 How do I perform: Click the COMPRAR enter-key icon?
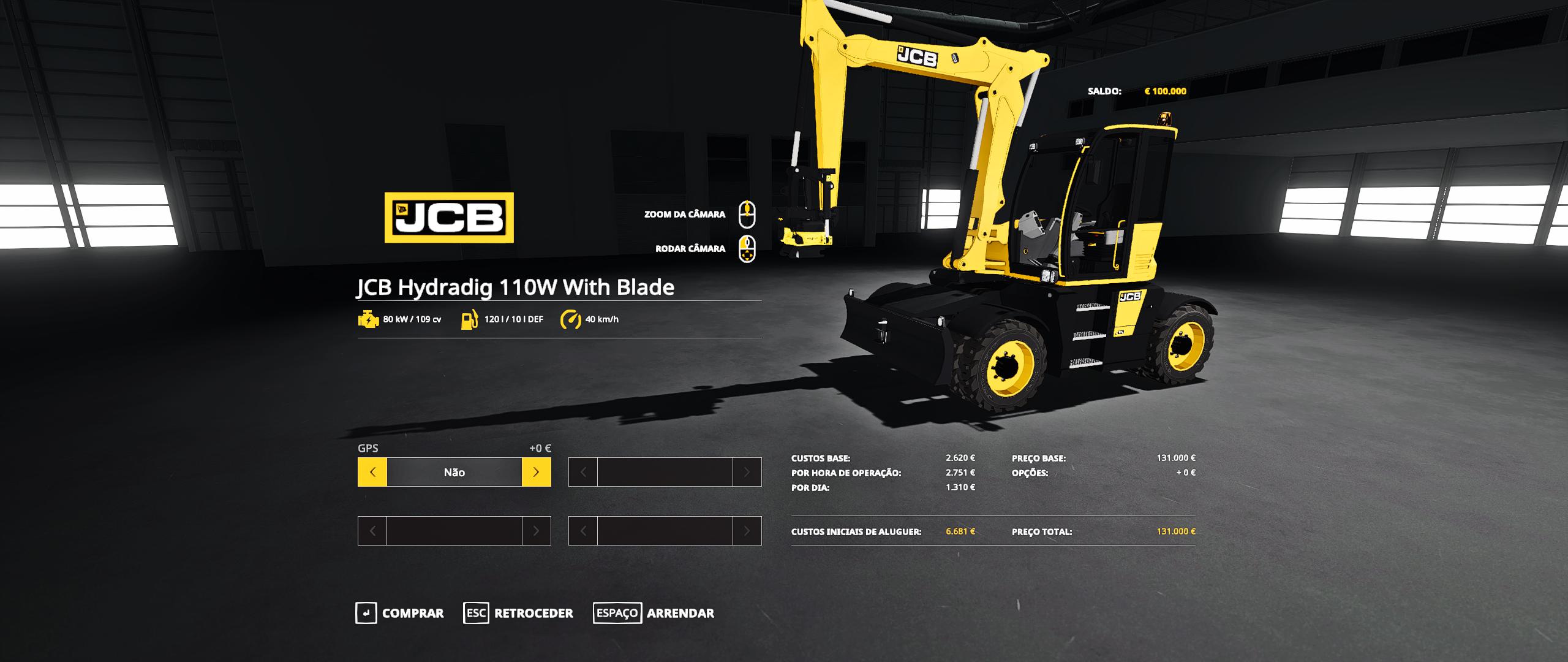tap(367, 613)
